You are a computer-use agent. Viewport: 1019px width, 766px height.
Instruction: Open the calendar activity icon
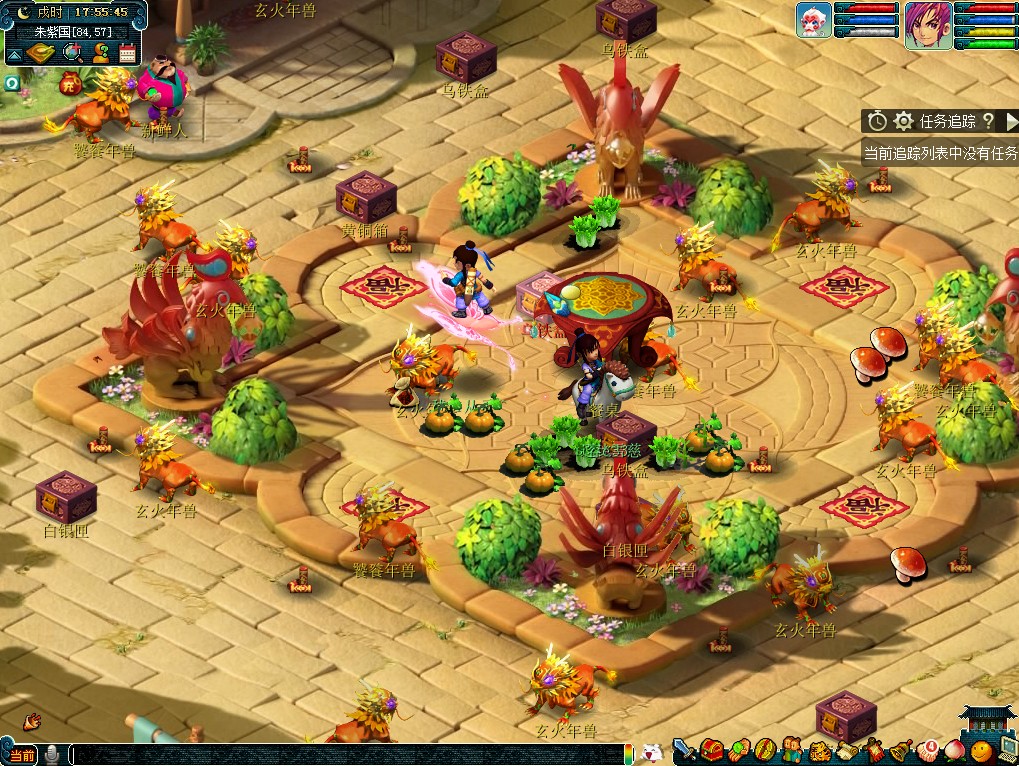(x=127, y=54)
